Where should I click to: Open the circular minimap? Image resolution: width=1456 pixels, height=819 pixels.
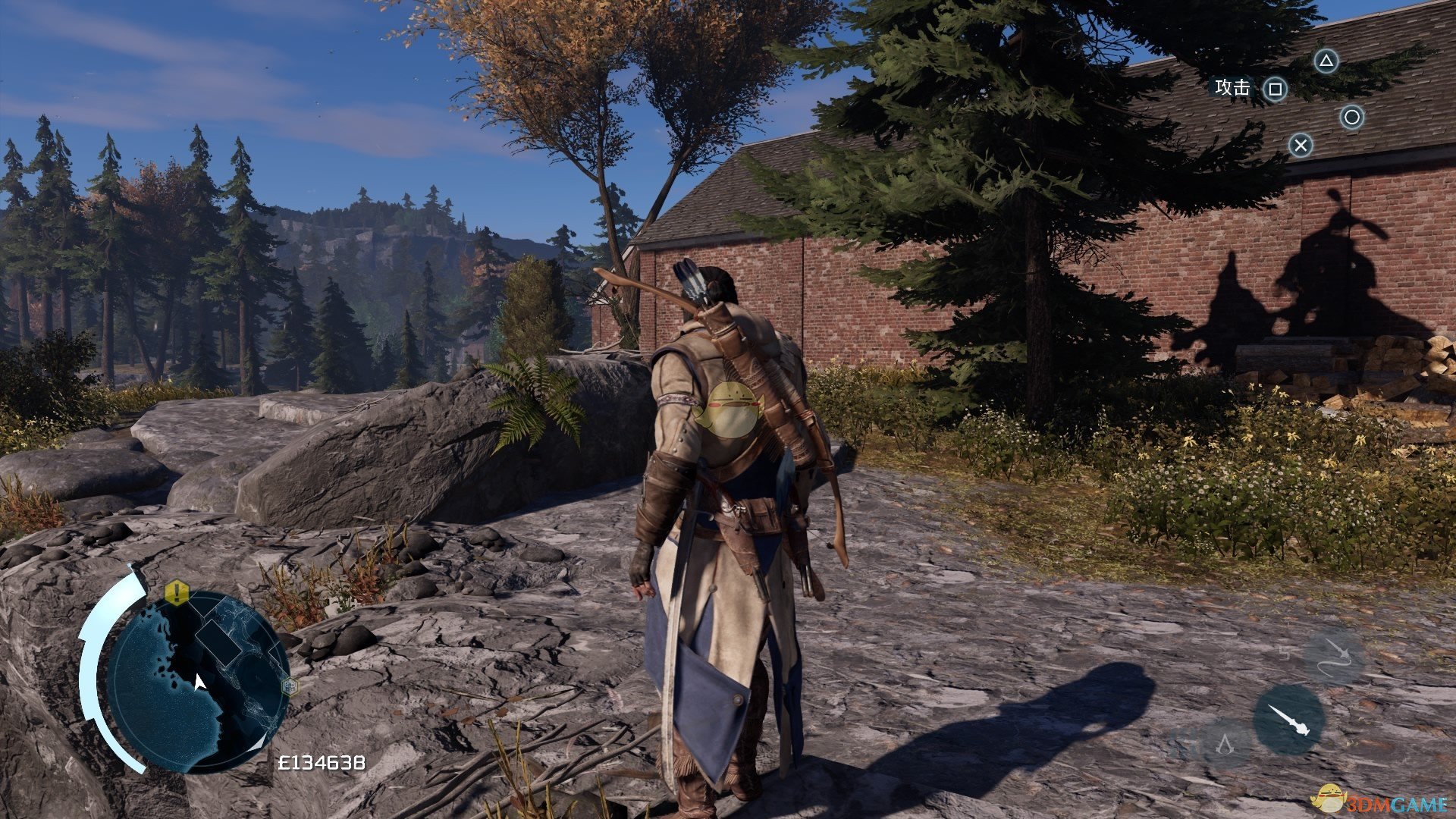[197, 681]
